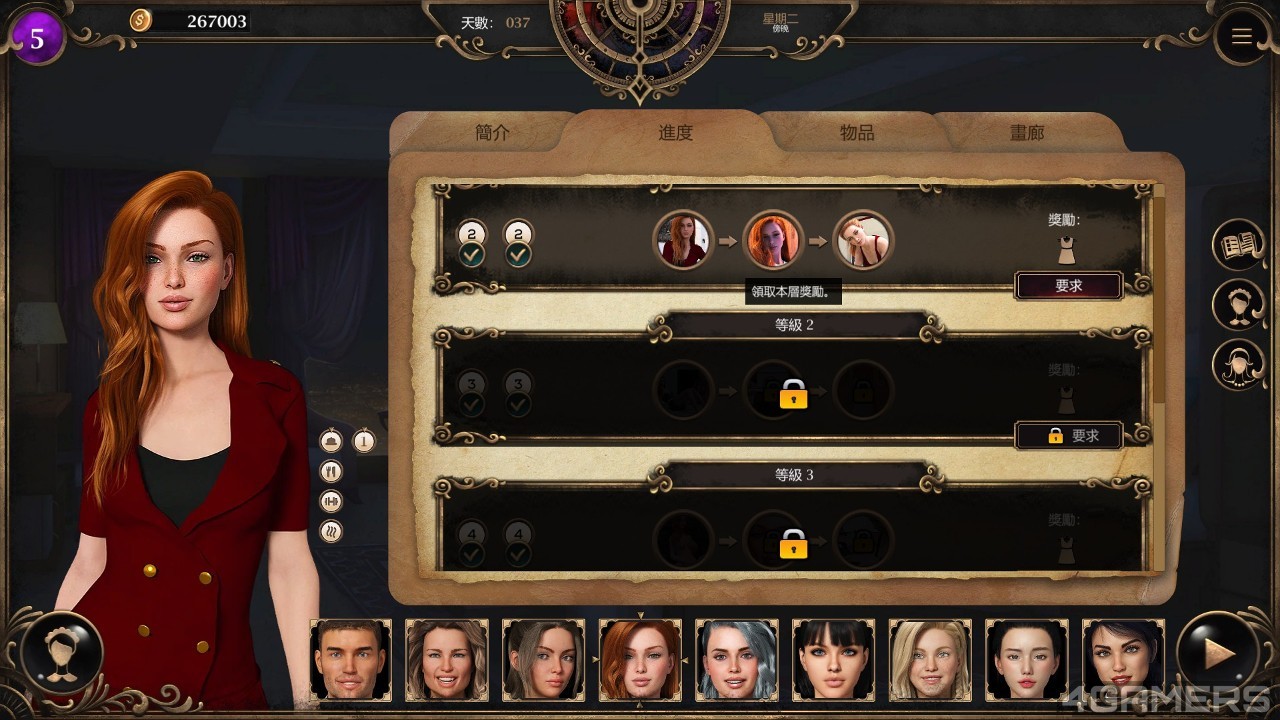The image size is (1280, 720).
Task: Click the locked 要求 button under 等級 2
Action: [1068, 436]
